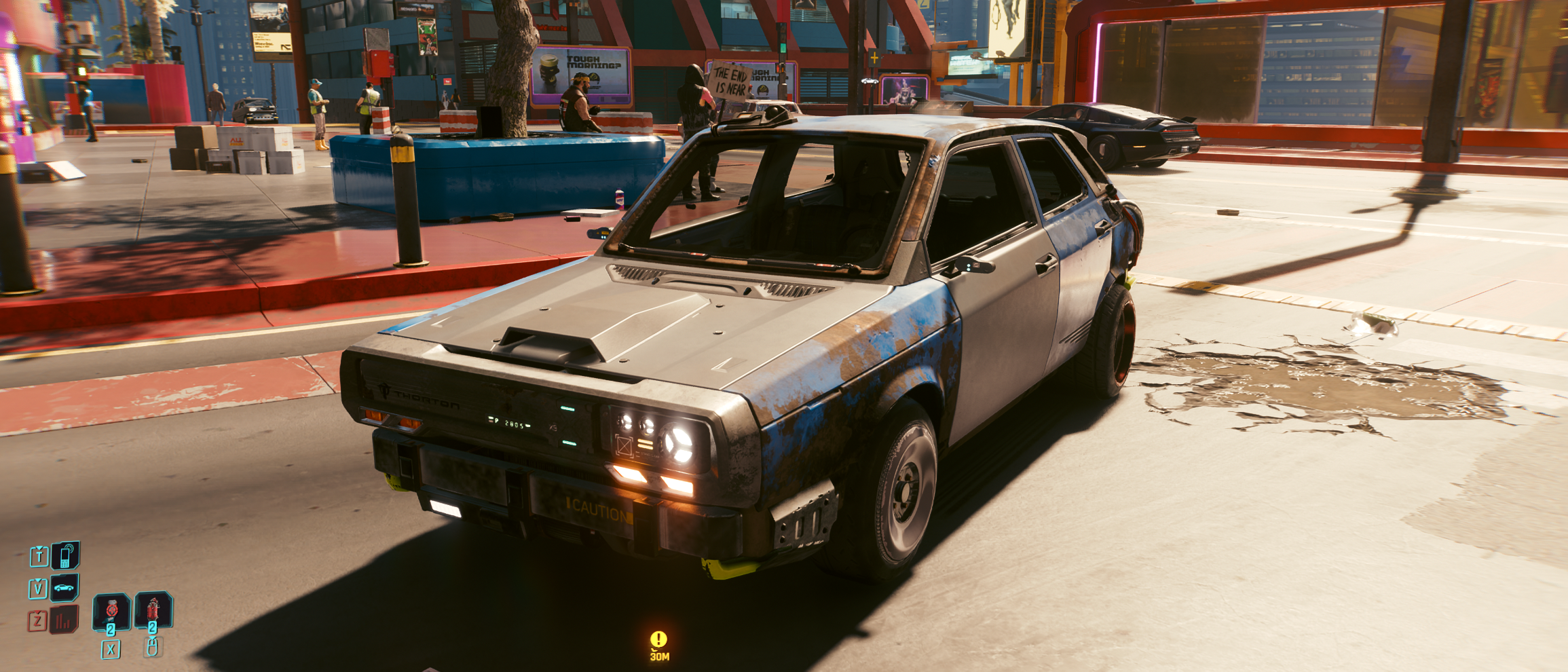
Task: Expand the red arrow above the Z key prompt
Action: [37, 612]
